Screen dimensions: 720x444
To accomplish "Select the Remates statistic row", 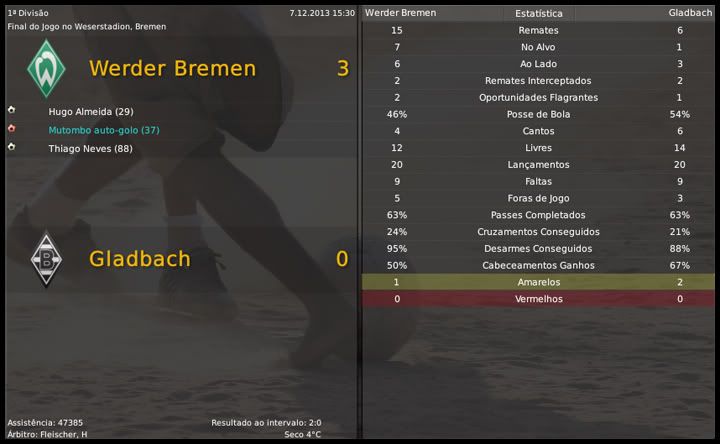I will pos(538,30).
